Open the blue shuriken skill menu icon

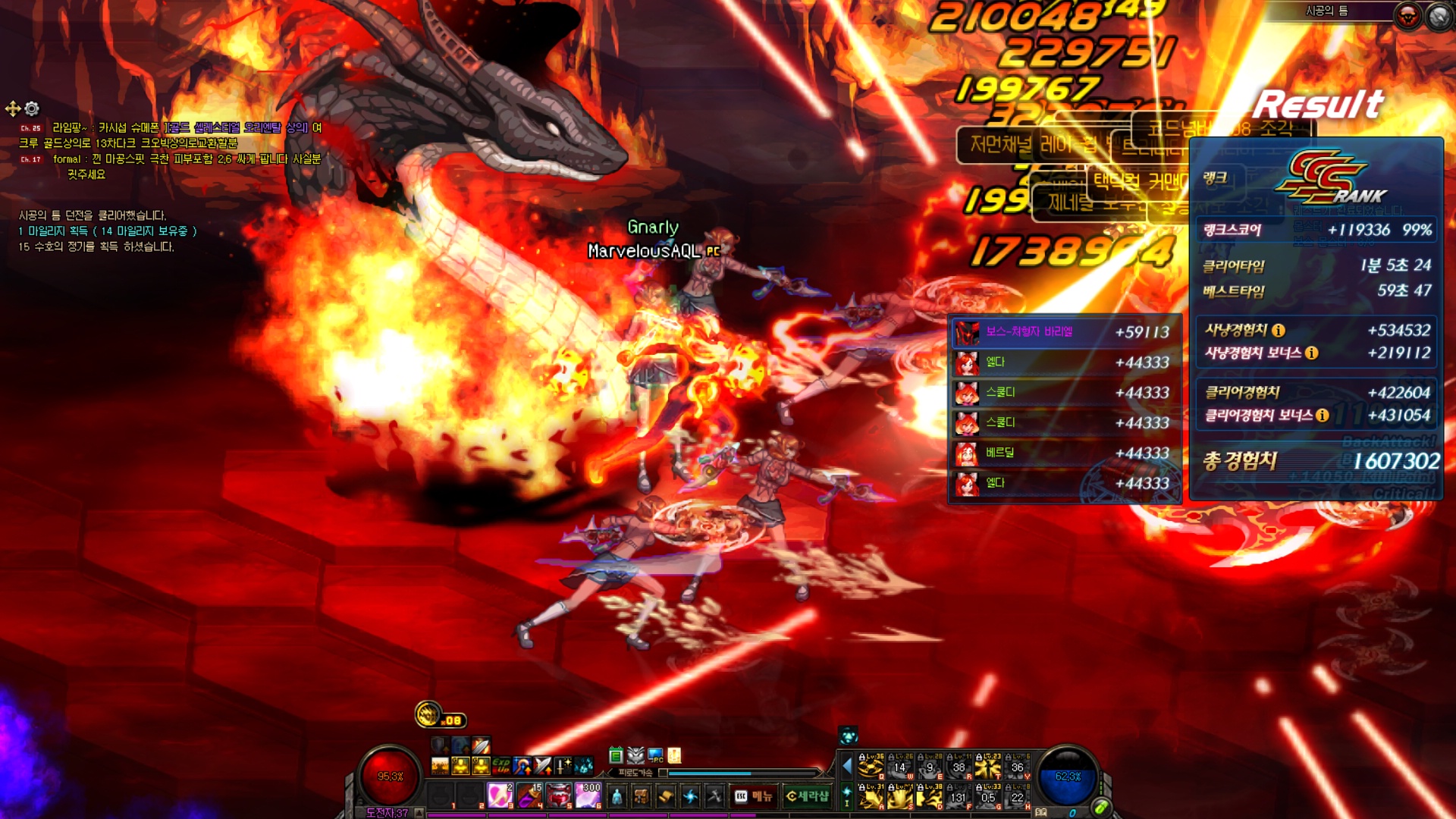point(689,796)
